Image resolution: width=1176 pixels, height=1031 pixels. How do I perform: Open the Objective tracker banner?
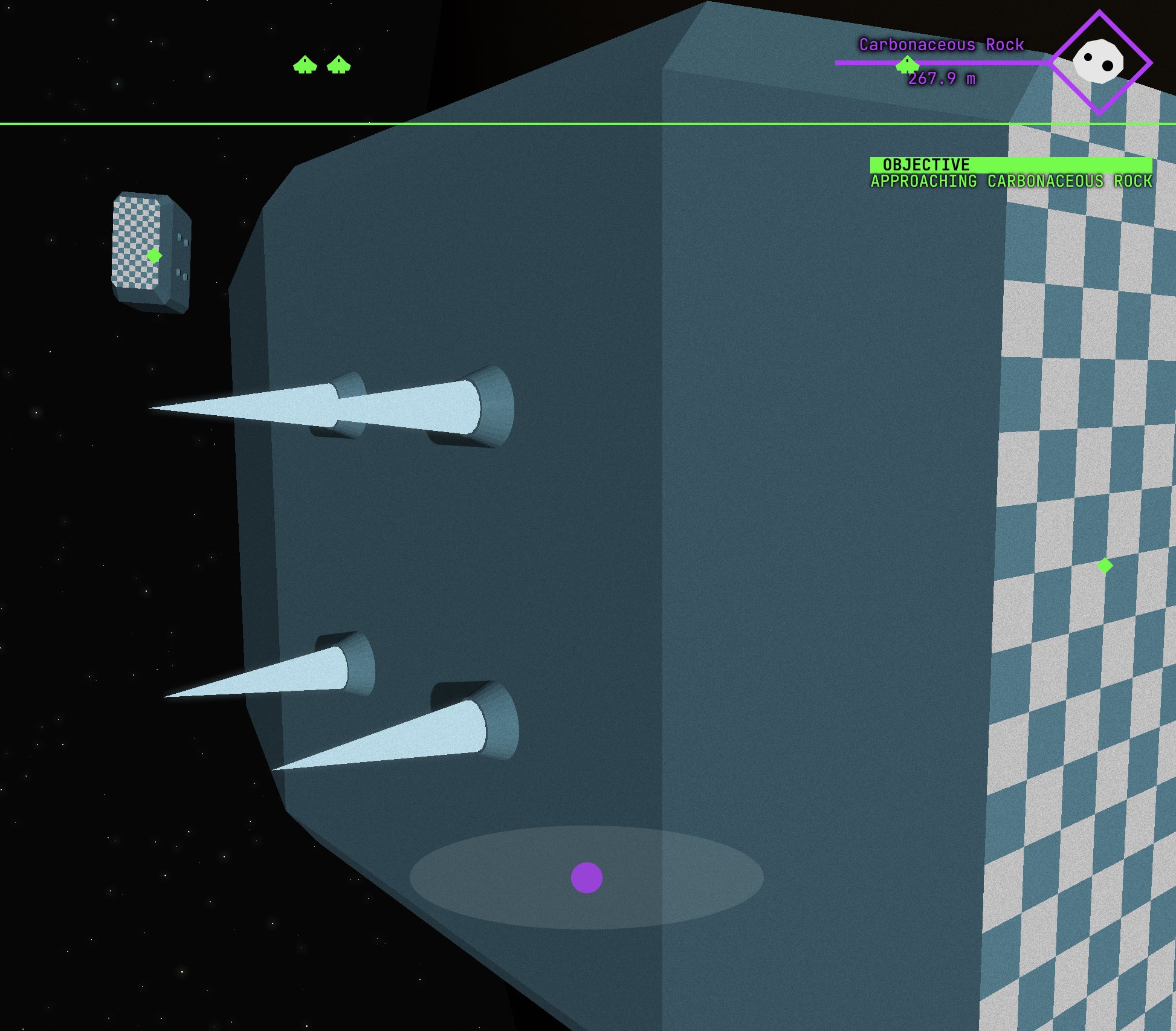[x=1010, y=165]
